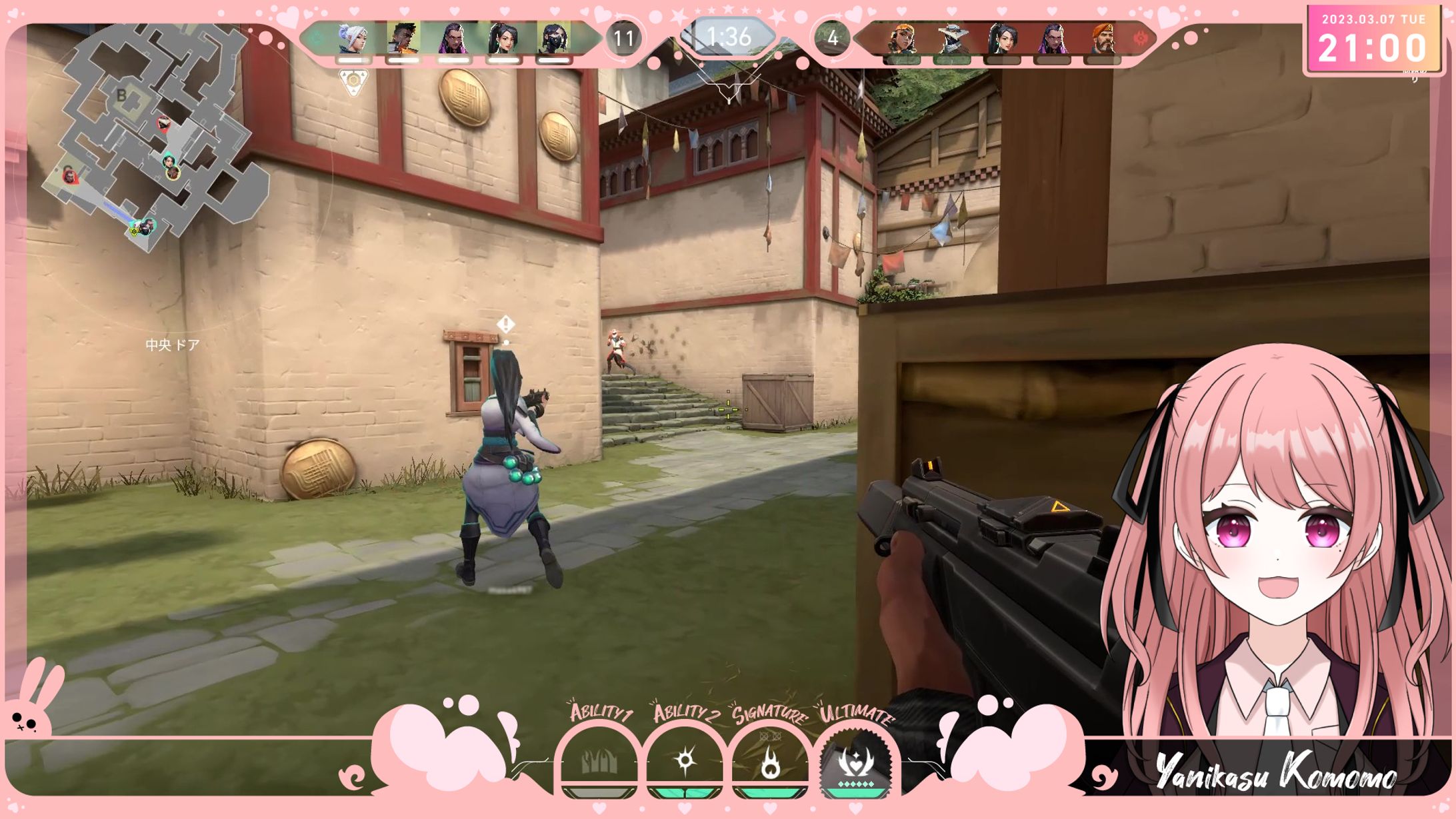1456x819 pixels.
Task: Click the Yanikasu Komomo streamer nameplate
Action: [1275, 773]
